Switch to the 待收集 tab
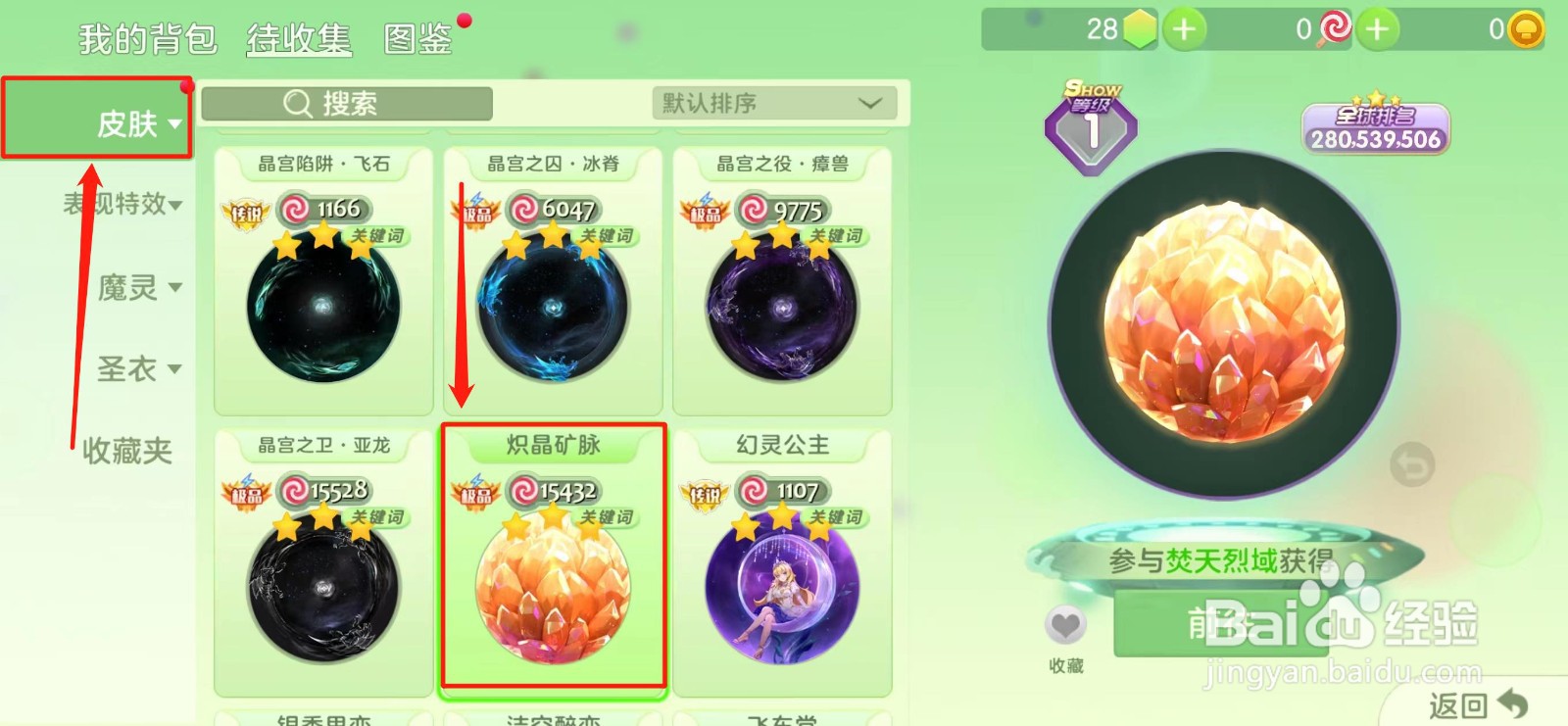 (x=299, y=39)
